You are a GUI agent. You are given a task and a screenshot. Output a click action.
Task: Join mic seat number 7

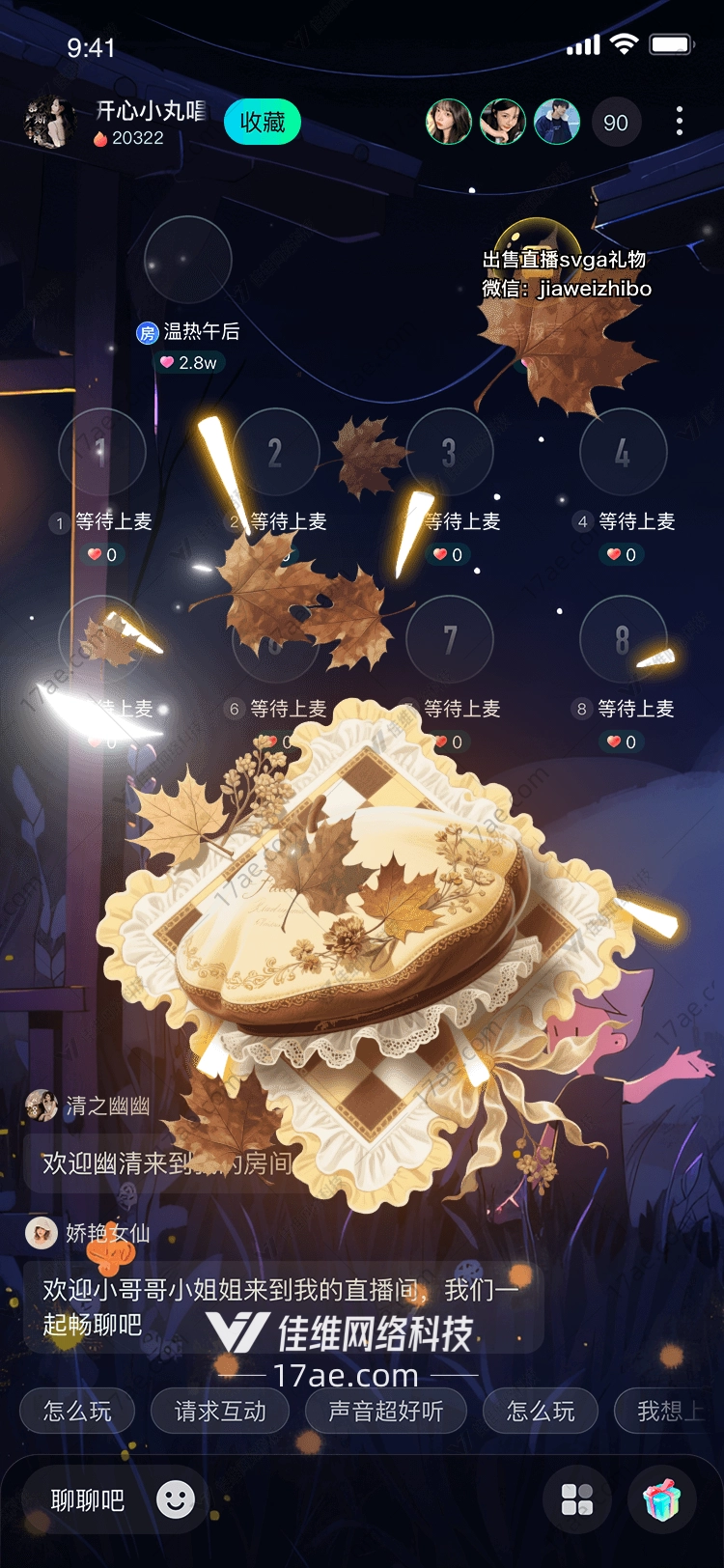(450, 639)
